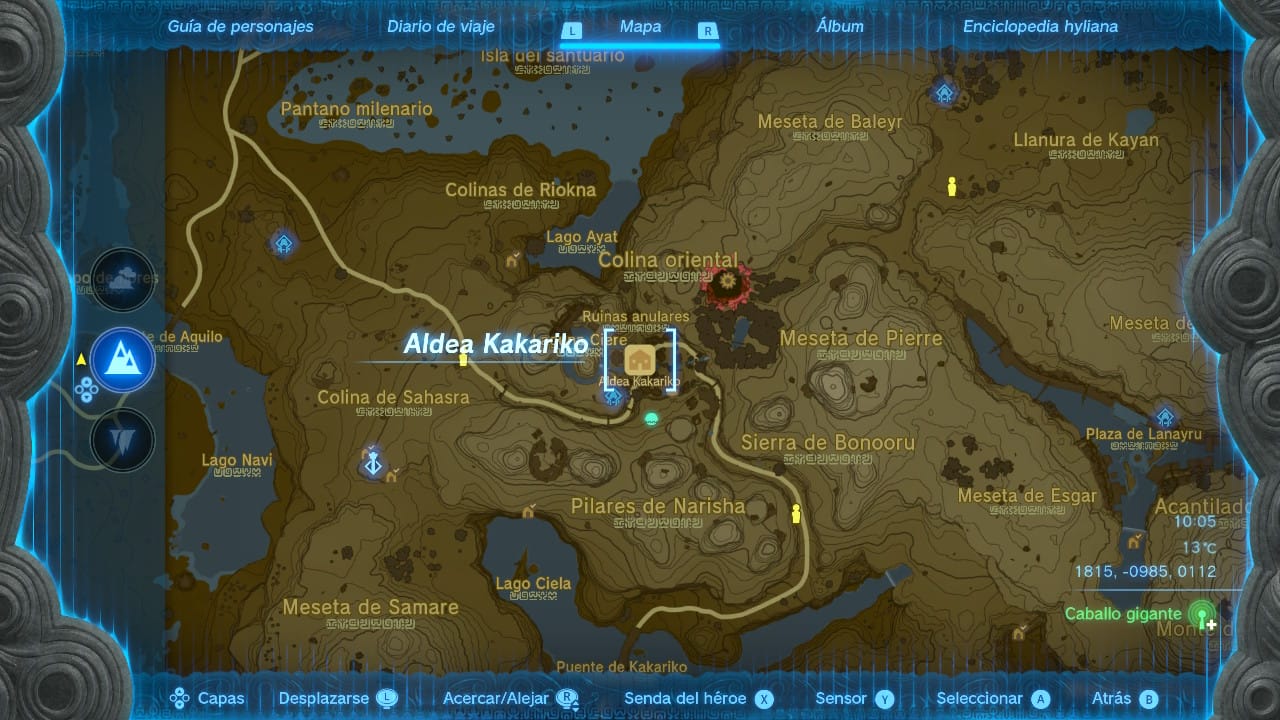Click the green marker below Aldea Kakariko

[x=652, y=418]
